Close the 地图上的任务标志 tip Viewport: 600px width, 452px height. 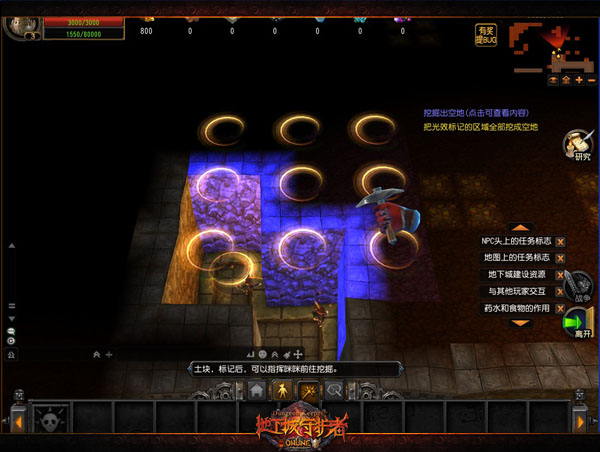point(560,259)
